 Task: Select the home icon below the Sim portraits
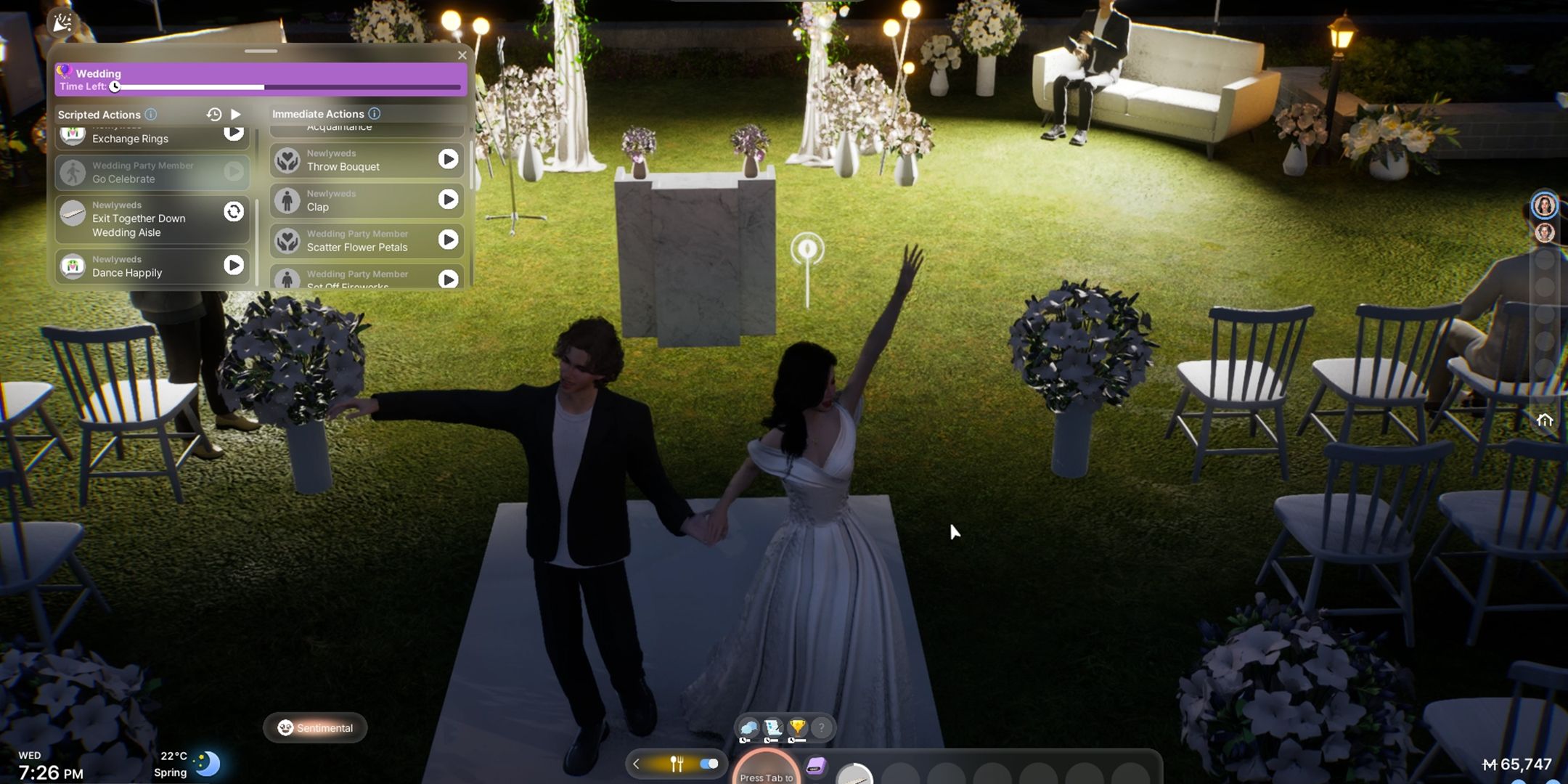[1544, 419]
